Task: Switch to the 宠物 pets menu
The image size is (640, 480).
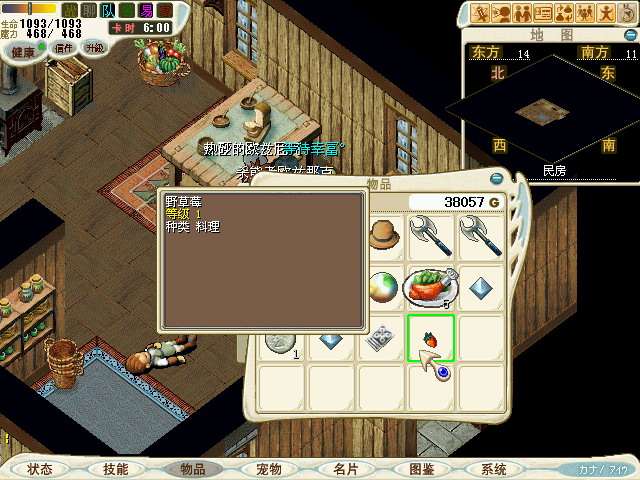Action: 269,469
